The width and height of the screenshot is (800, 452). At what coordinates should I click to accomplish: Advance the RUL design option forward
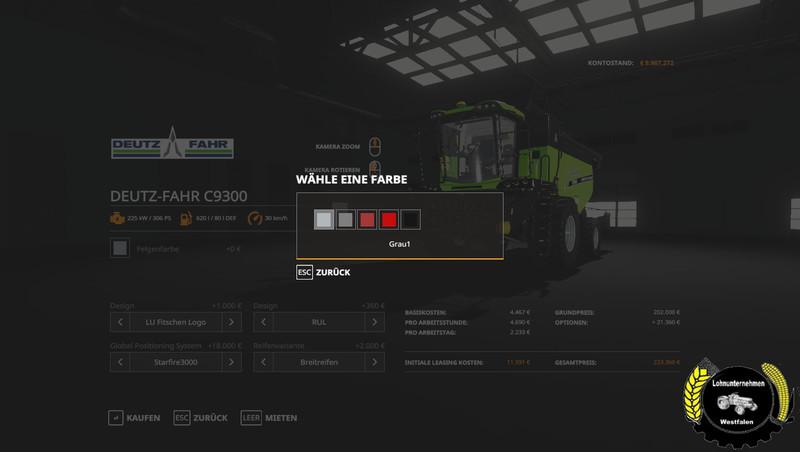click(374, 322)
